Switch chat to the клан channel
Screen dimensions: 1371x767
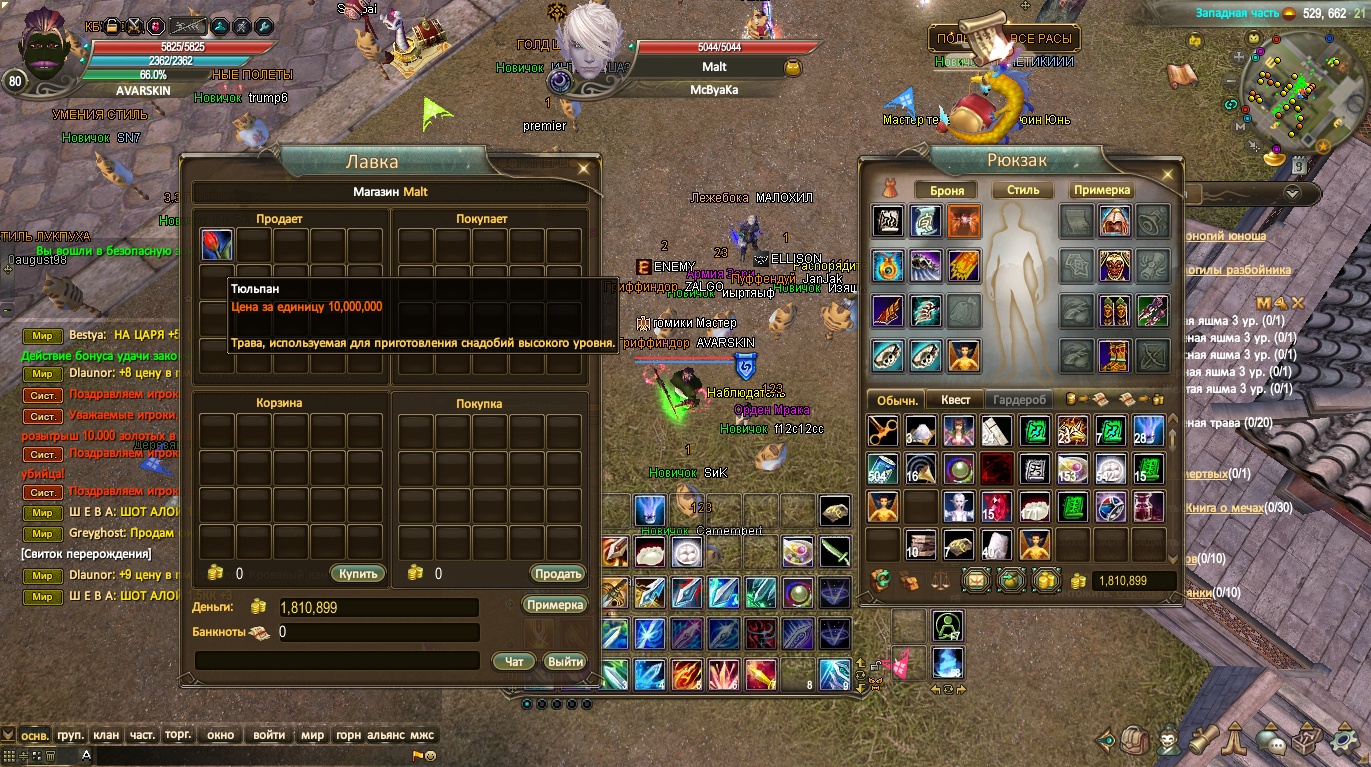click(106, 735)
